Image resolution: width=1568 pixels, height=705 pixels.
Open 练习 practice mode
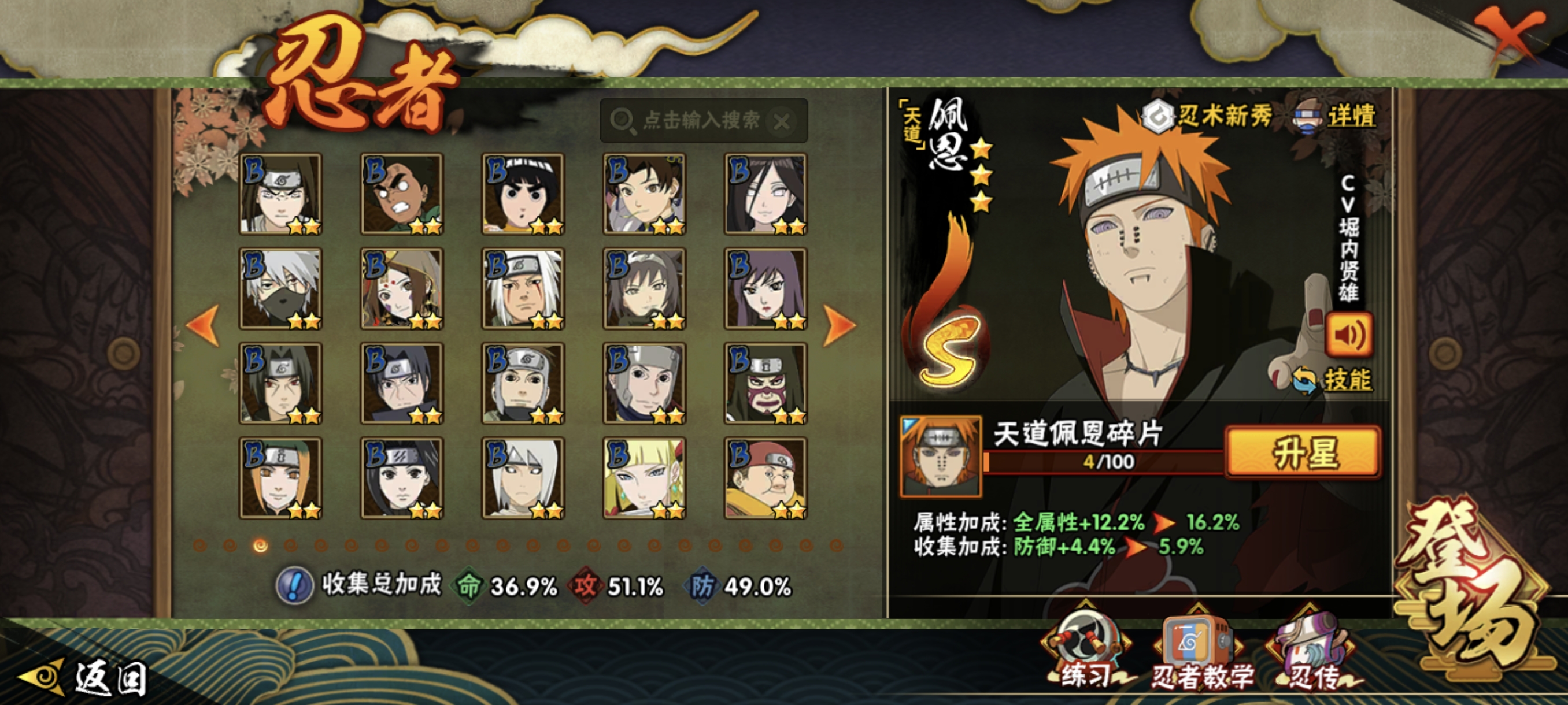coord(1086,651)
